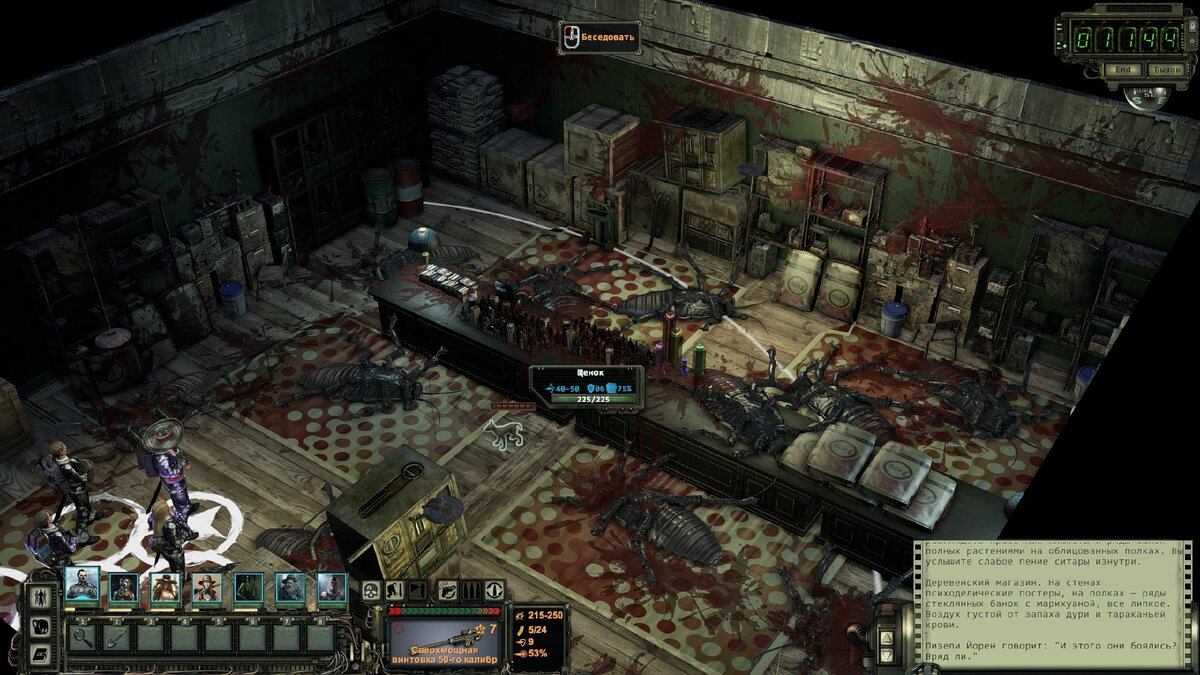Select the bearded man in hat portrait

click(291, 587)
